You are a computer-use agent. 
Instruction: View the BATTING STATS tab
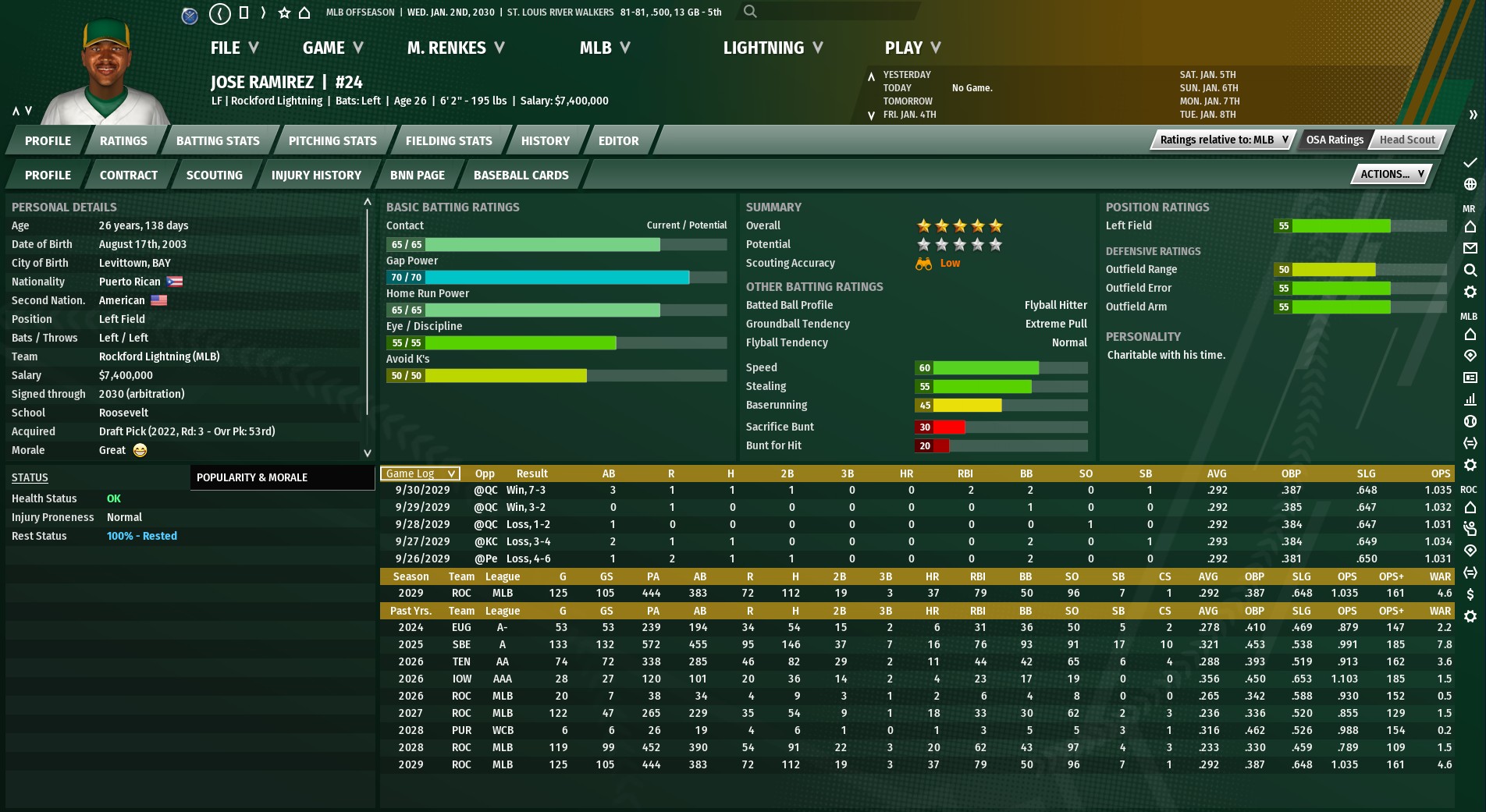click(x=218, y=141)
